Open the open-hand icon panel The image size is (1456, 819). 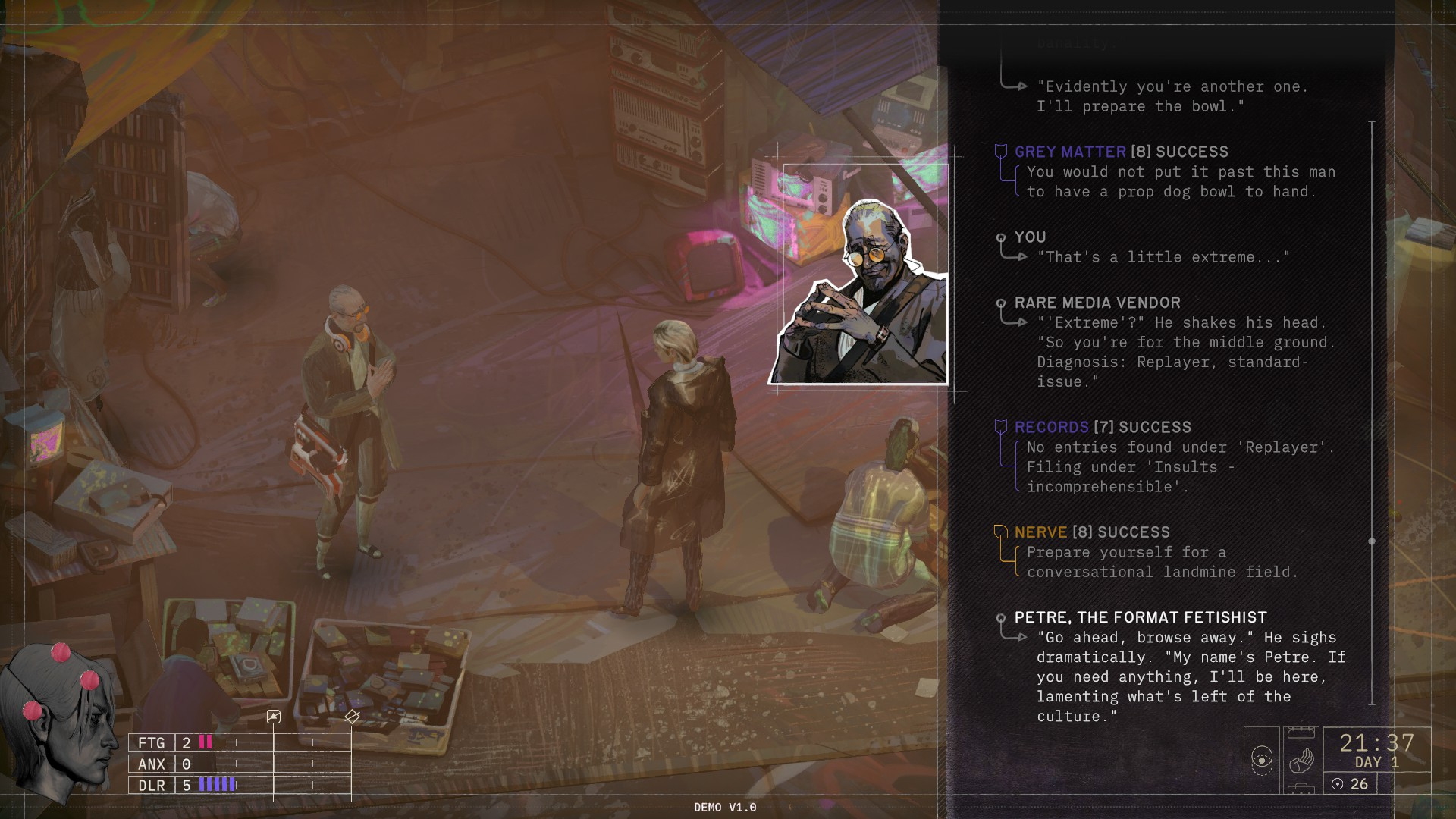(1301, 760)
